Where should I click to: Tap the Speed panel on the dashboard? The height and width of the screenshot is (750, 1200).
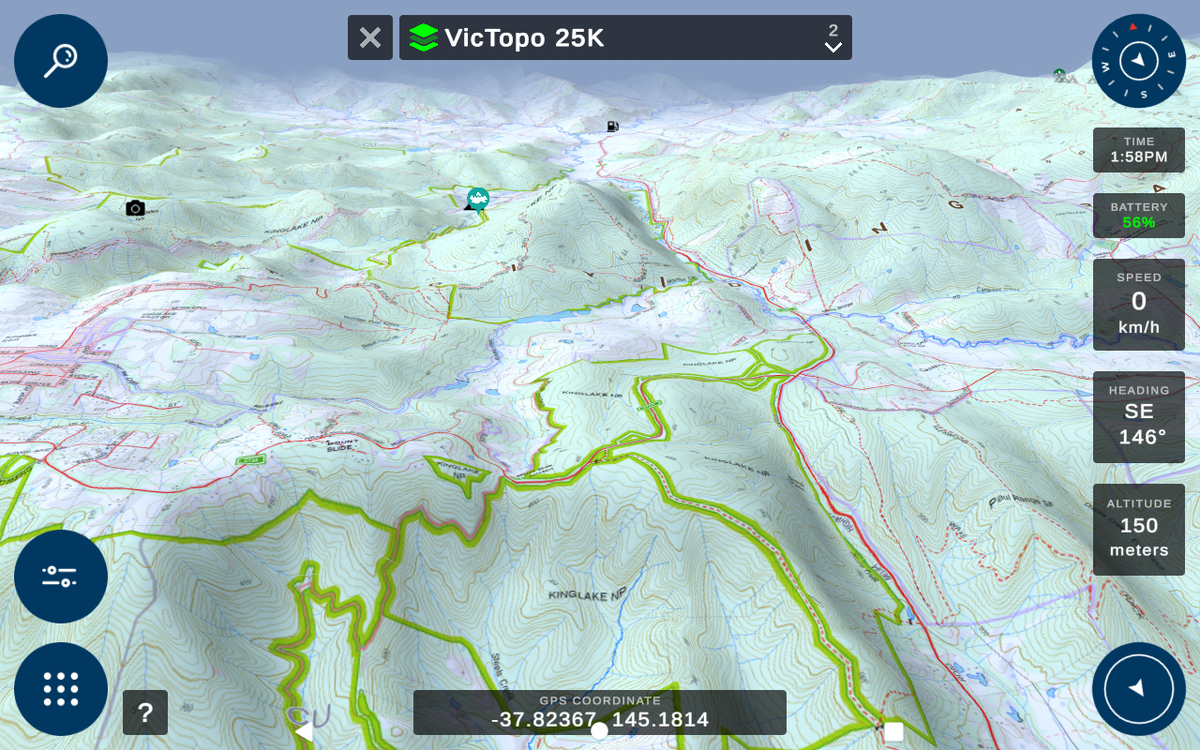(1139, 305)
